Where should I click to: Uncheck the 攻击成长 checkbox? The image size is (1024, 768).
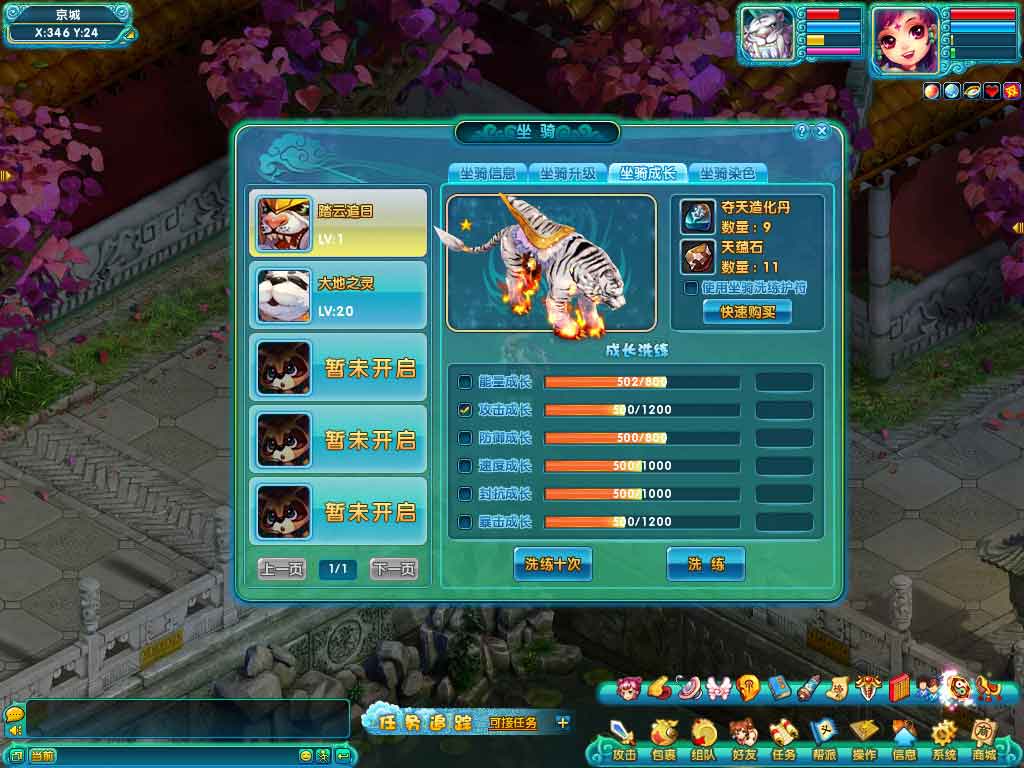coord(465,410)
